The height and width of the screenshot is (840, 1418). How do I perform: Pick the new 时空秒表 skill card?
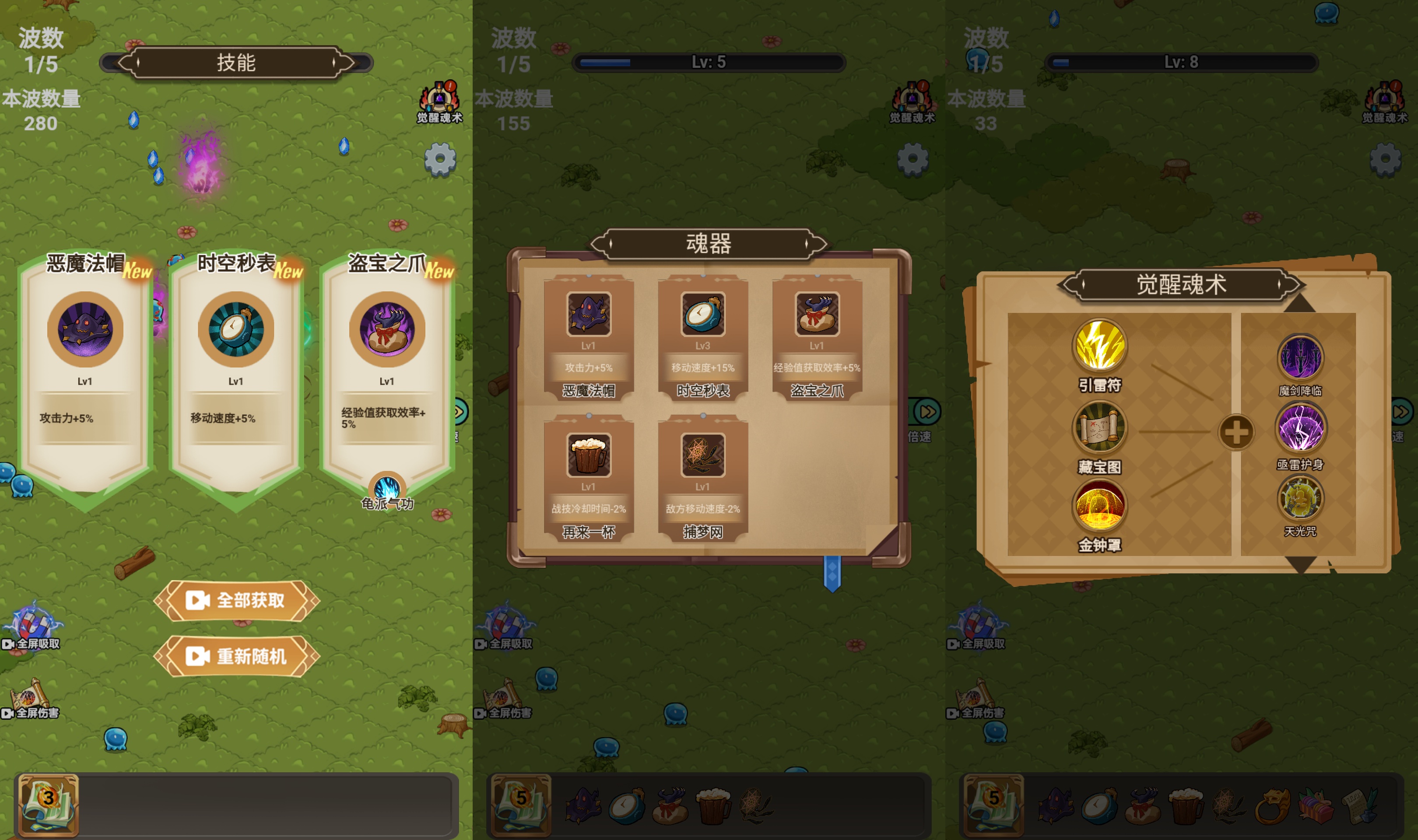[x=236, y=374]
